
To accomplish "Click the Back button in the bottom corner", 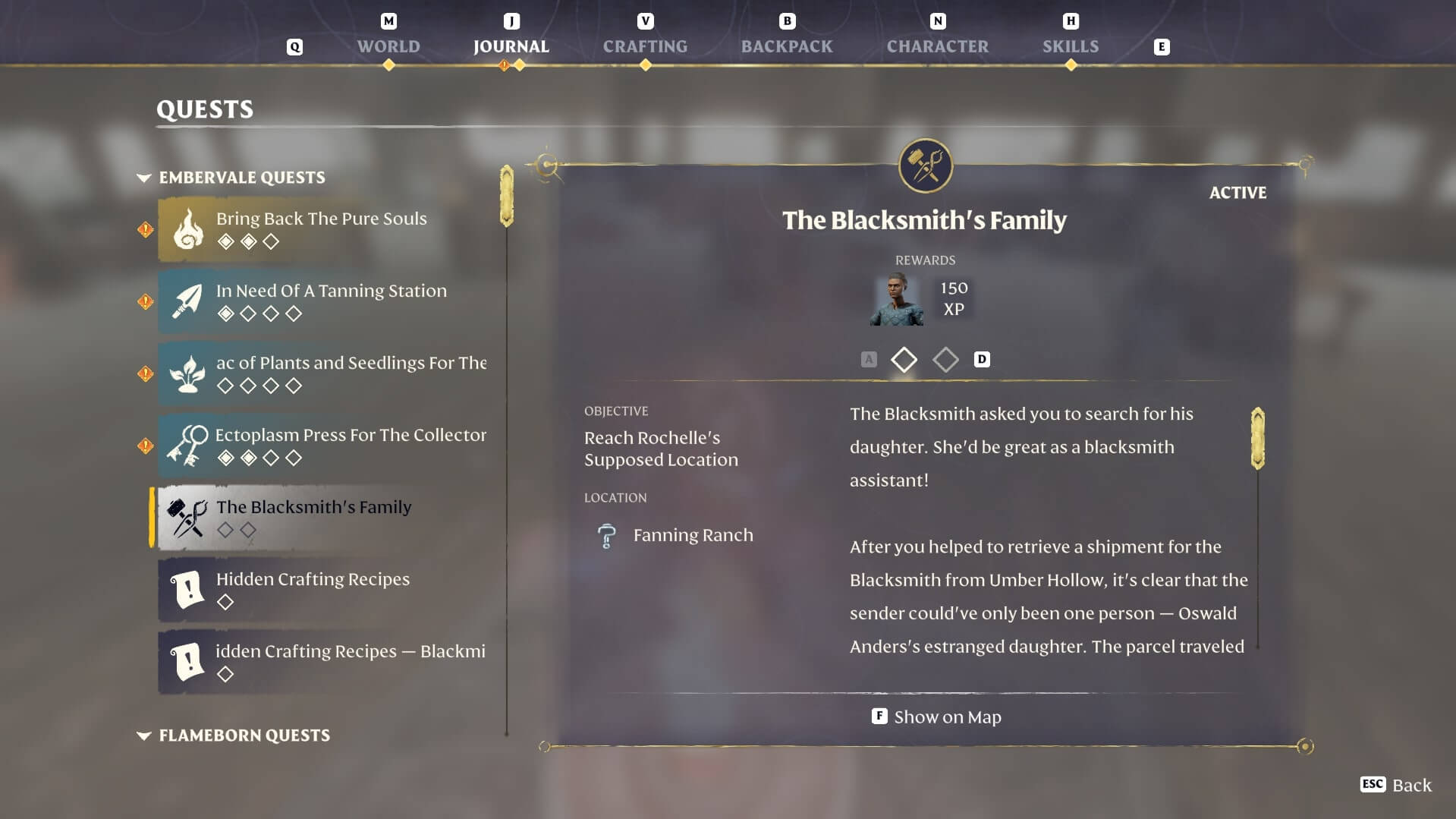I will point(1396,785).
